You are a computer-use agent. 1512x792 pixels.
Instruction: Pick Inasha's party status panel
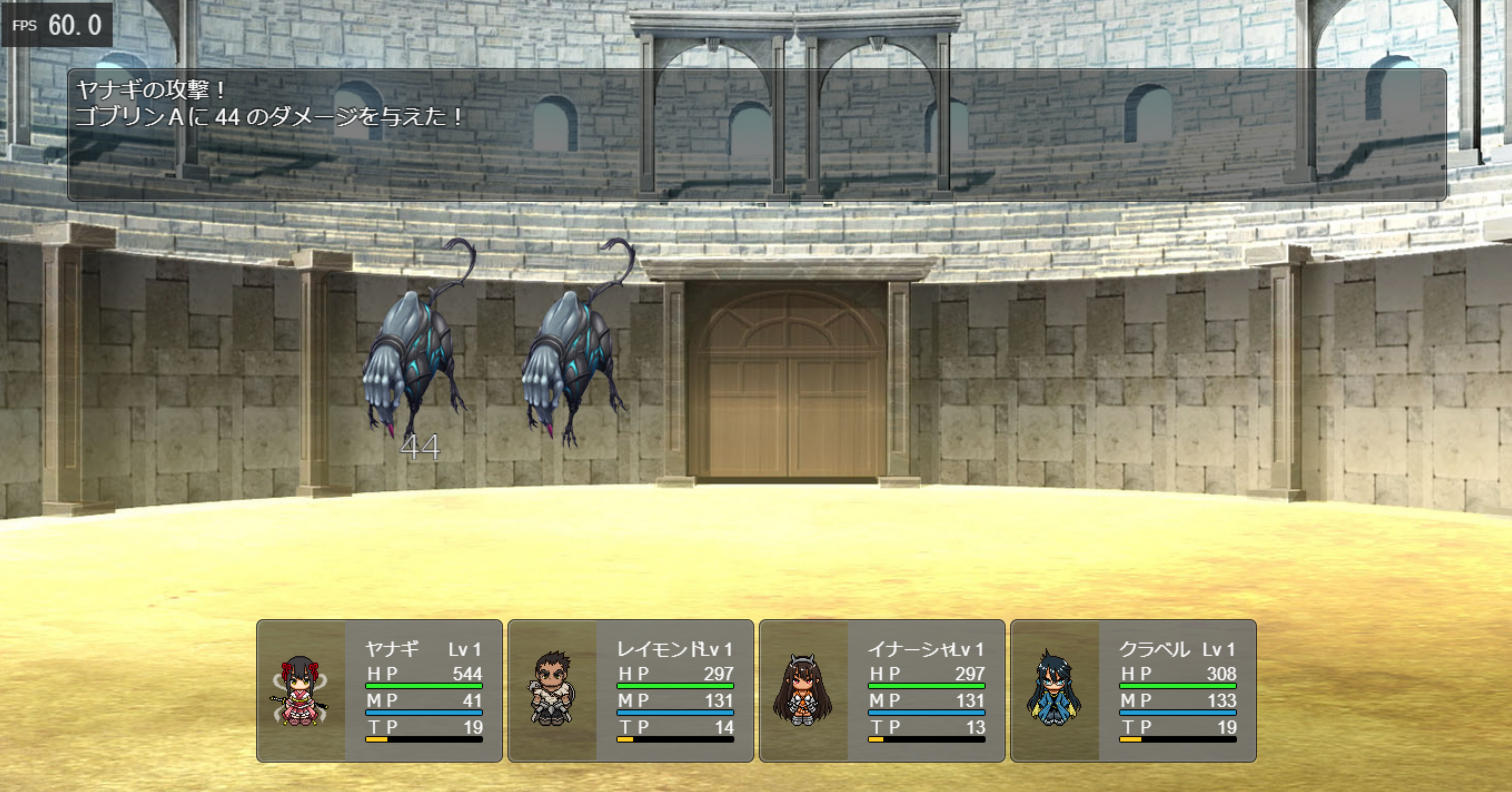(882, 691)
